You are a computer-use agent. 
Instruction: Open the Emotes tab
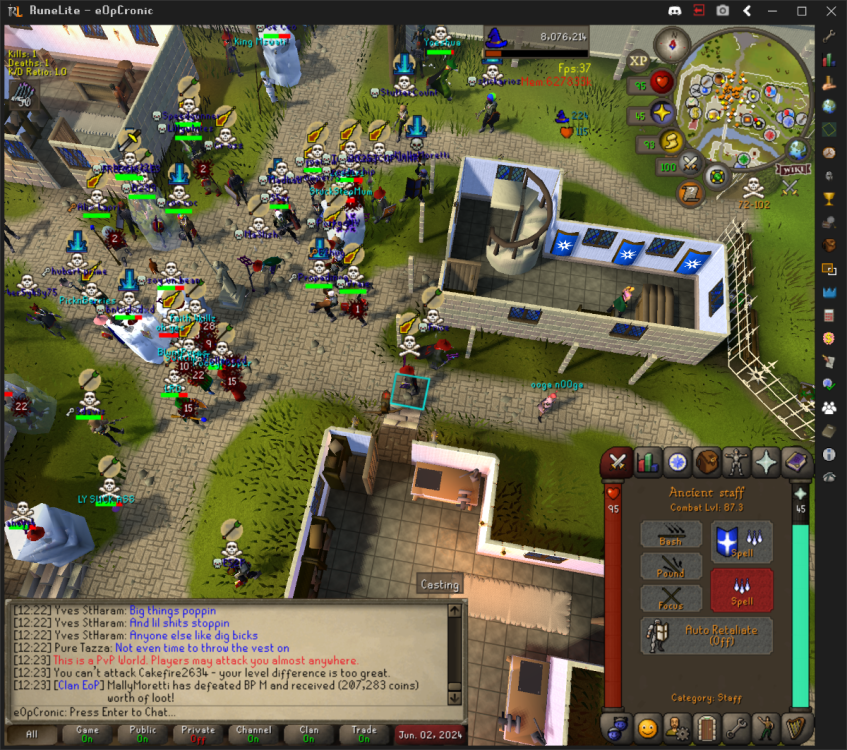click(648, 726)
